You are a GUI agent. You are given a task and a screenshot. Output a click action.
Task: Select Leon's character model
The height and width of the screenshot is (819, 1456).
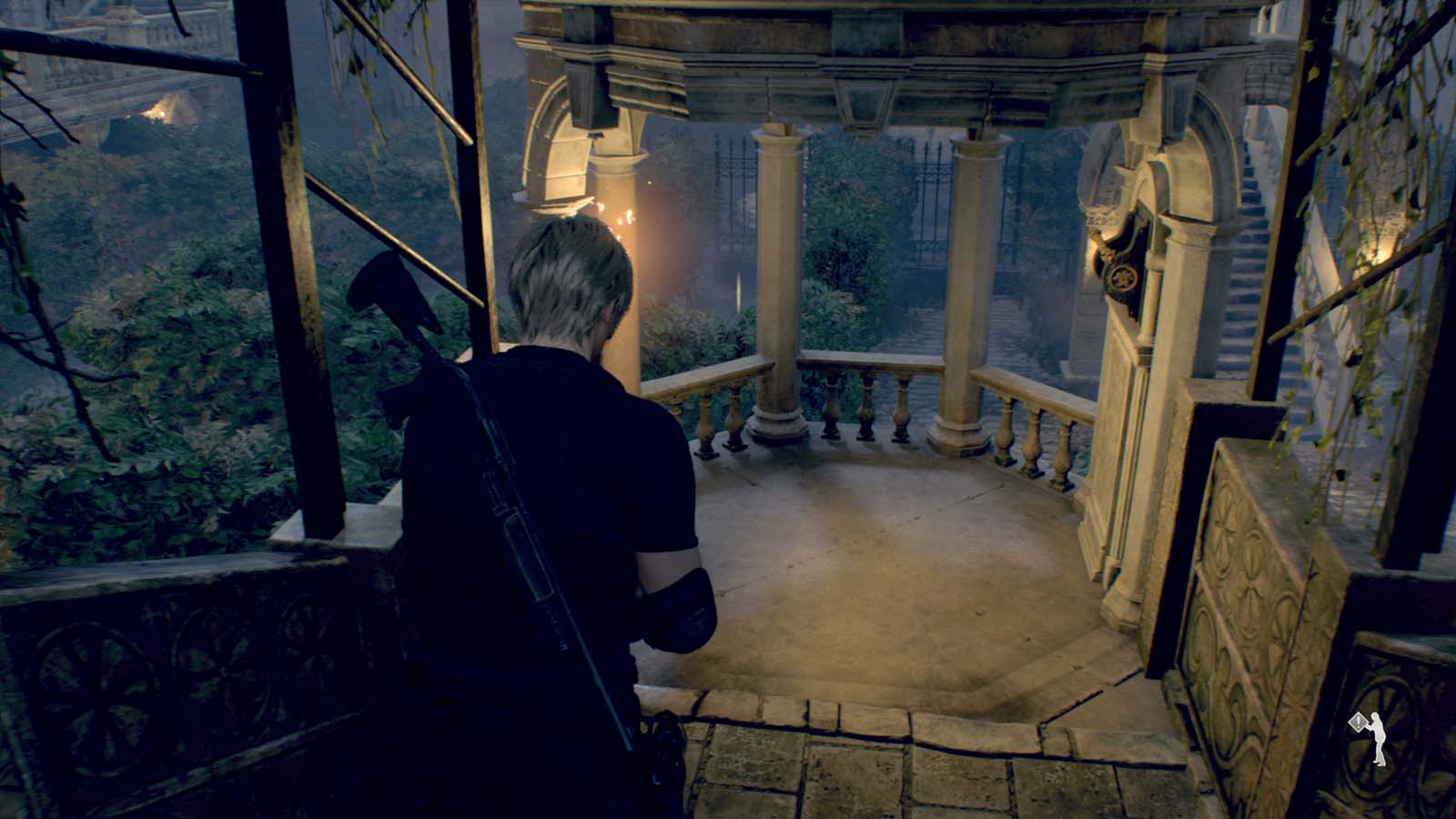click(x=564, y=500)
